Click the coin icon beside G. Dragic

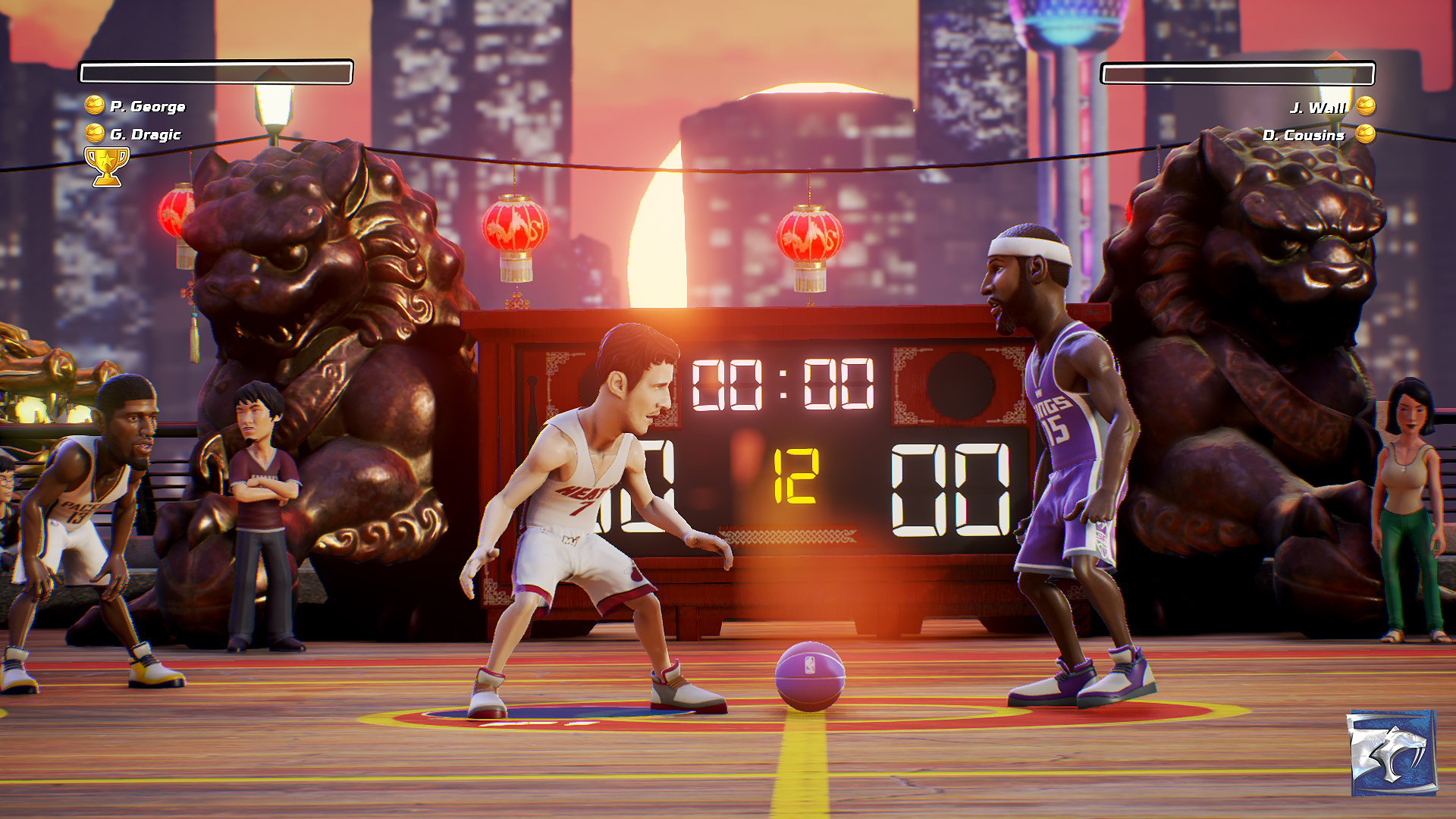(x=94, y=135)
